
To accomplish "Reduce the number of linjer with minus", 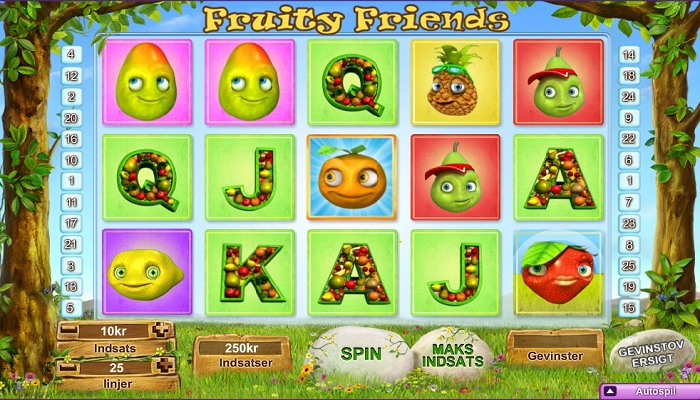I will (x=67, y=368).
